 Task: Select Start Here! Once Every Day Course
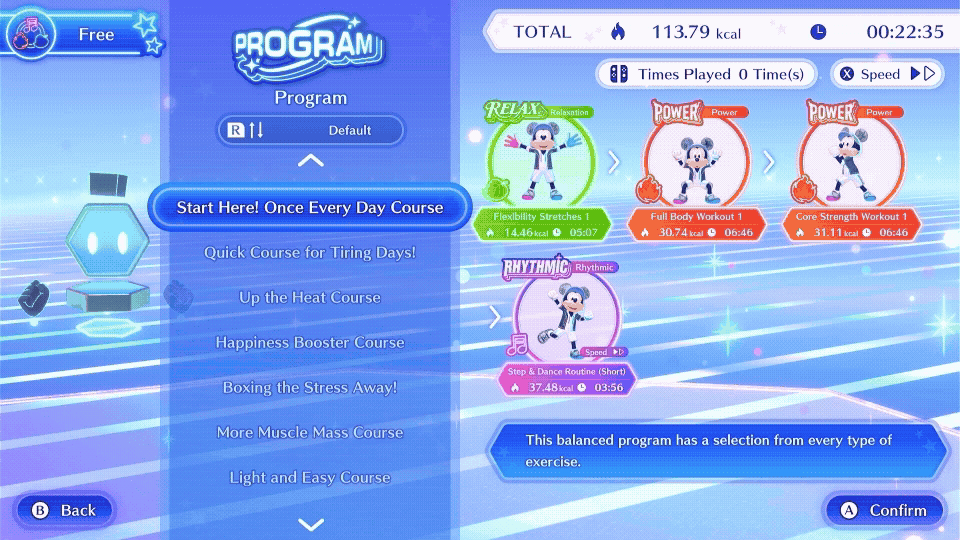point(310,208)
